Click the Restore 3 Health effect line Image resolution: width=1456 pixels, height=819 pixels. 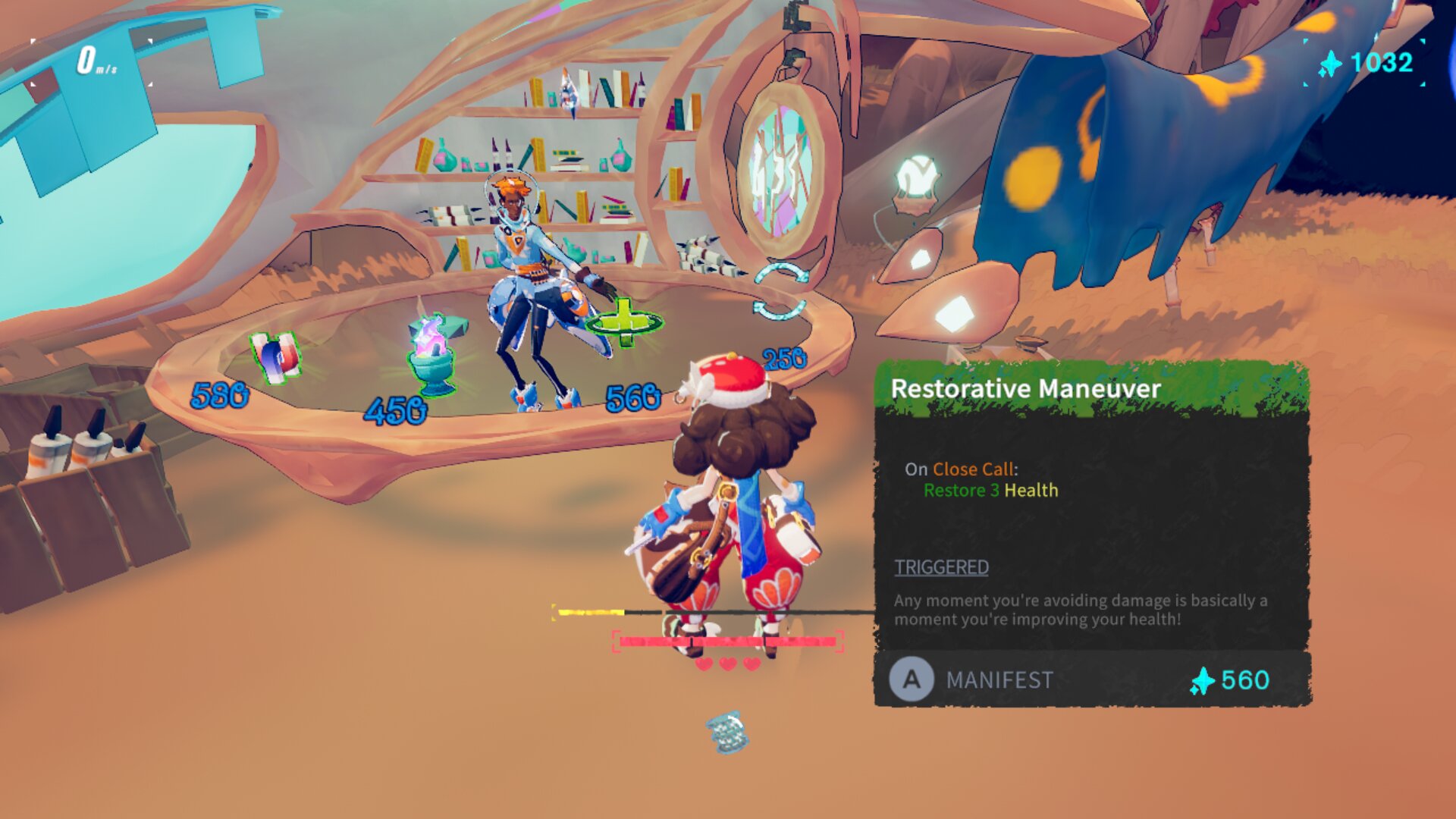click(990, 491)
